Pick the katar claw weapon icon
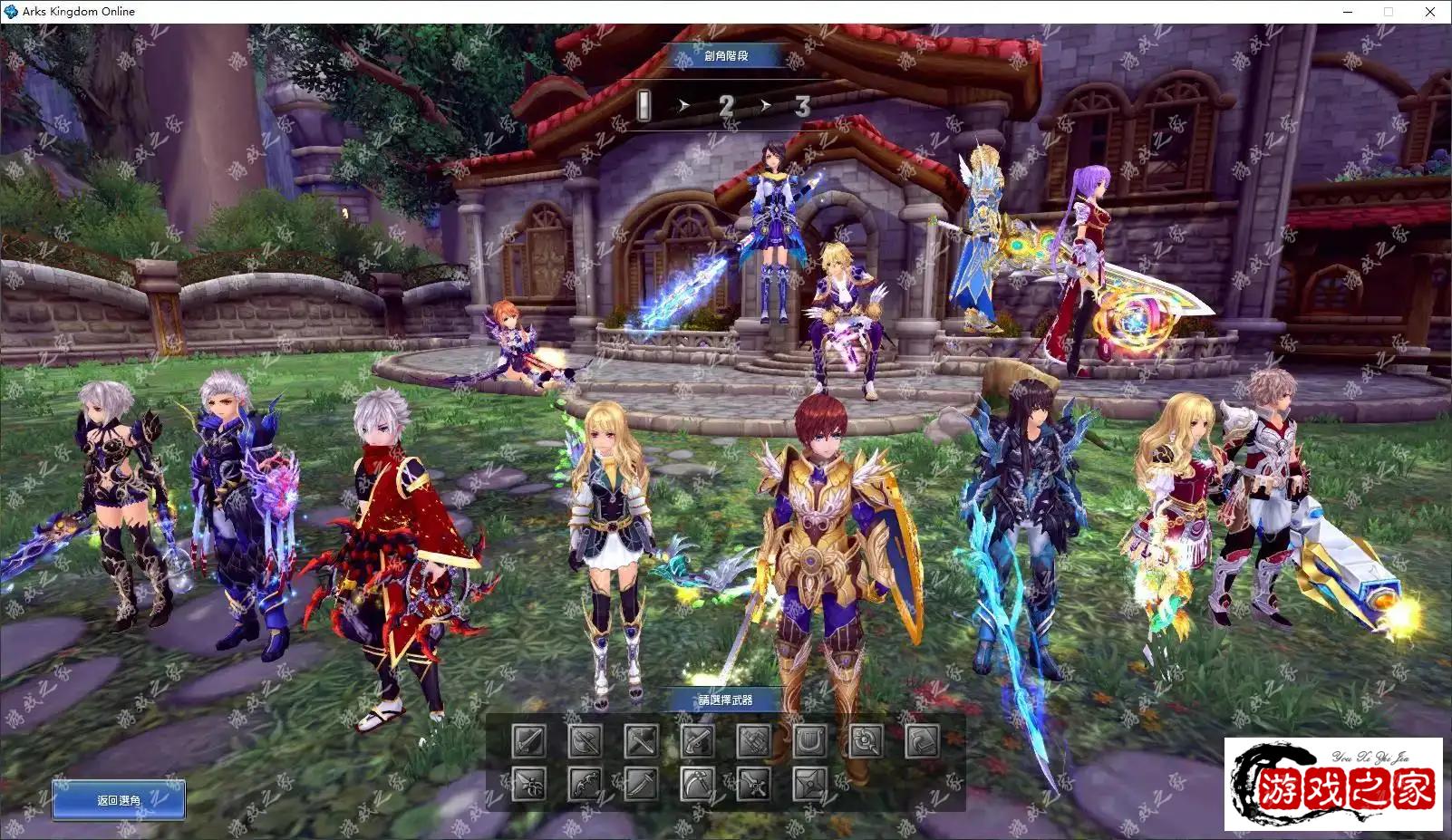The height and width of the screenshot is (840, 1452). (529, 784)
